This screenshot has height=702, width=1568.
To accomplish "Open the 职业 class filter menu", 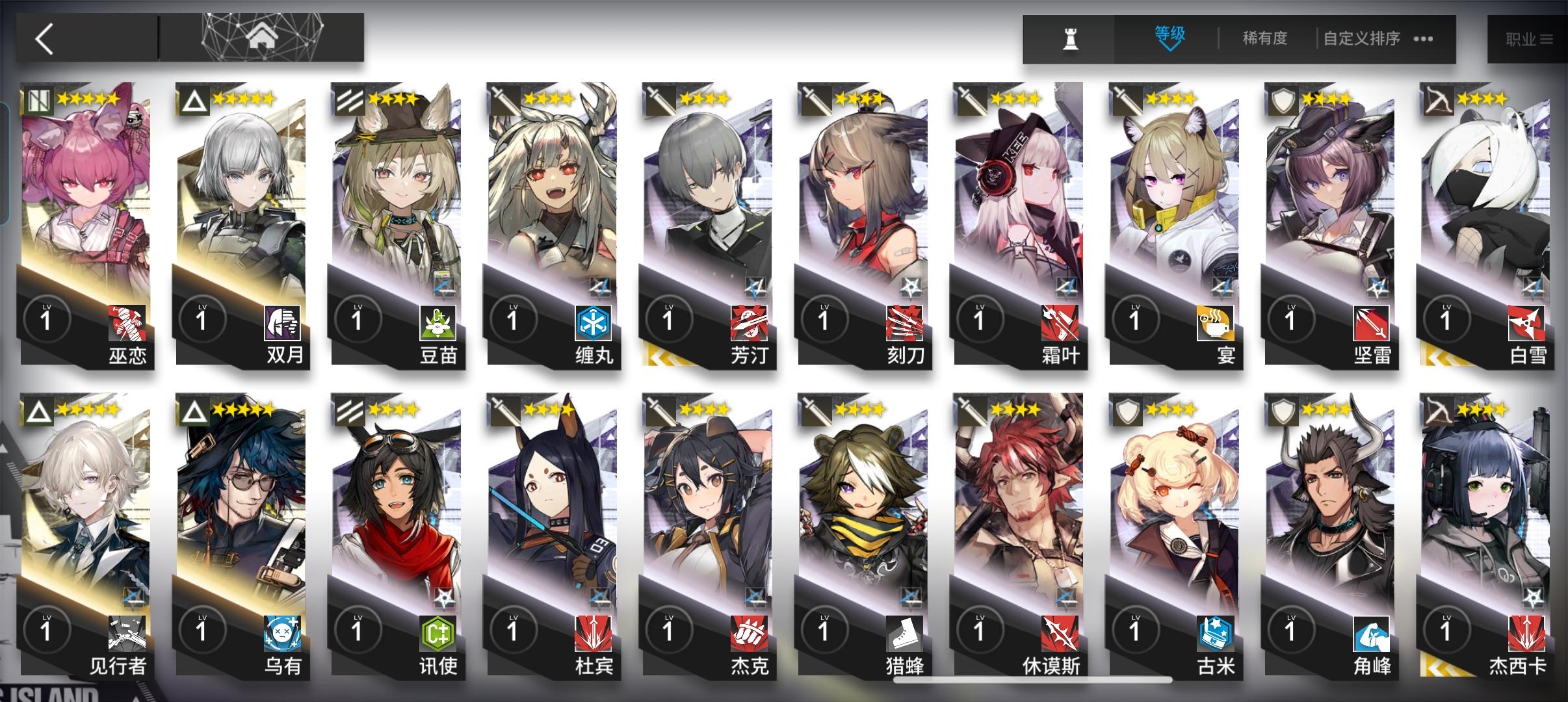I will point(1530,38).
